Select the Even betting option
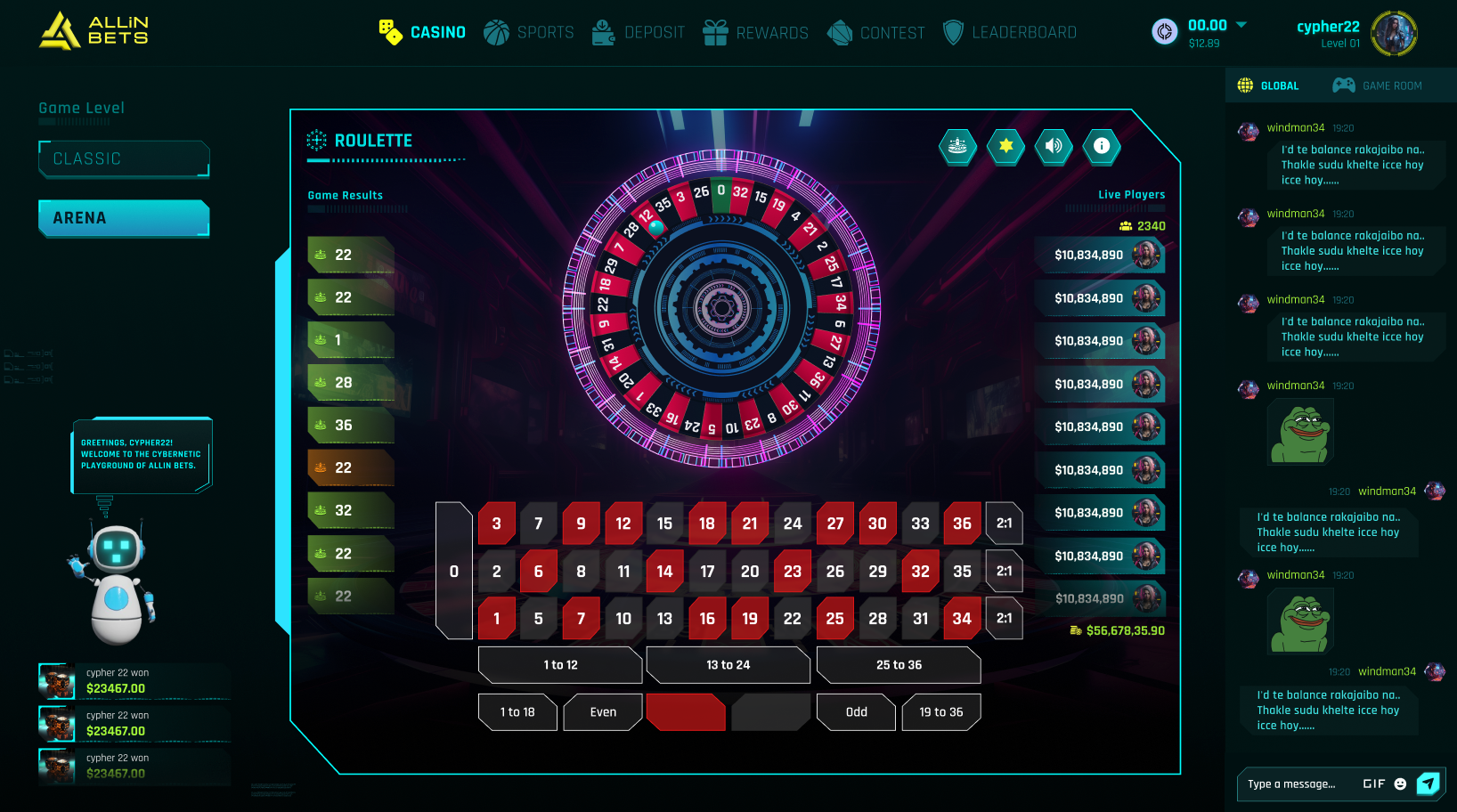Image resolution: width=1457 pixels, height=812 pixels. point(602,712)
